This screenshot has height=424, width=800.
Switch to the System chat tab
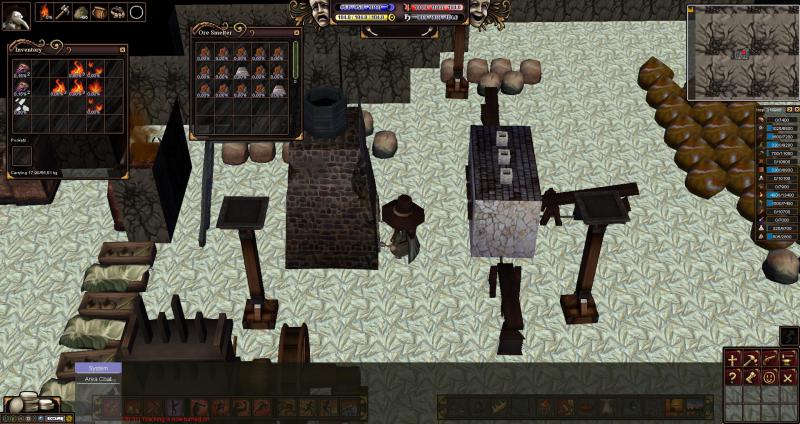coord(98,368)
